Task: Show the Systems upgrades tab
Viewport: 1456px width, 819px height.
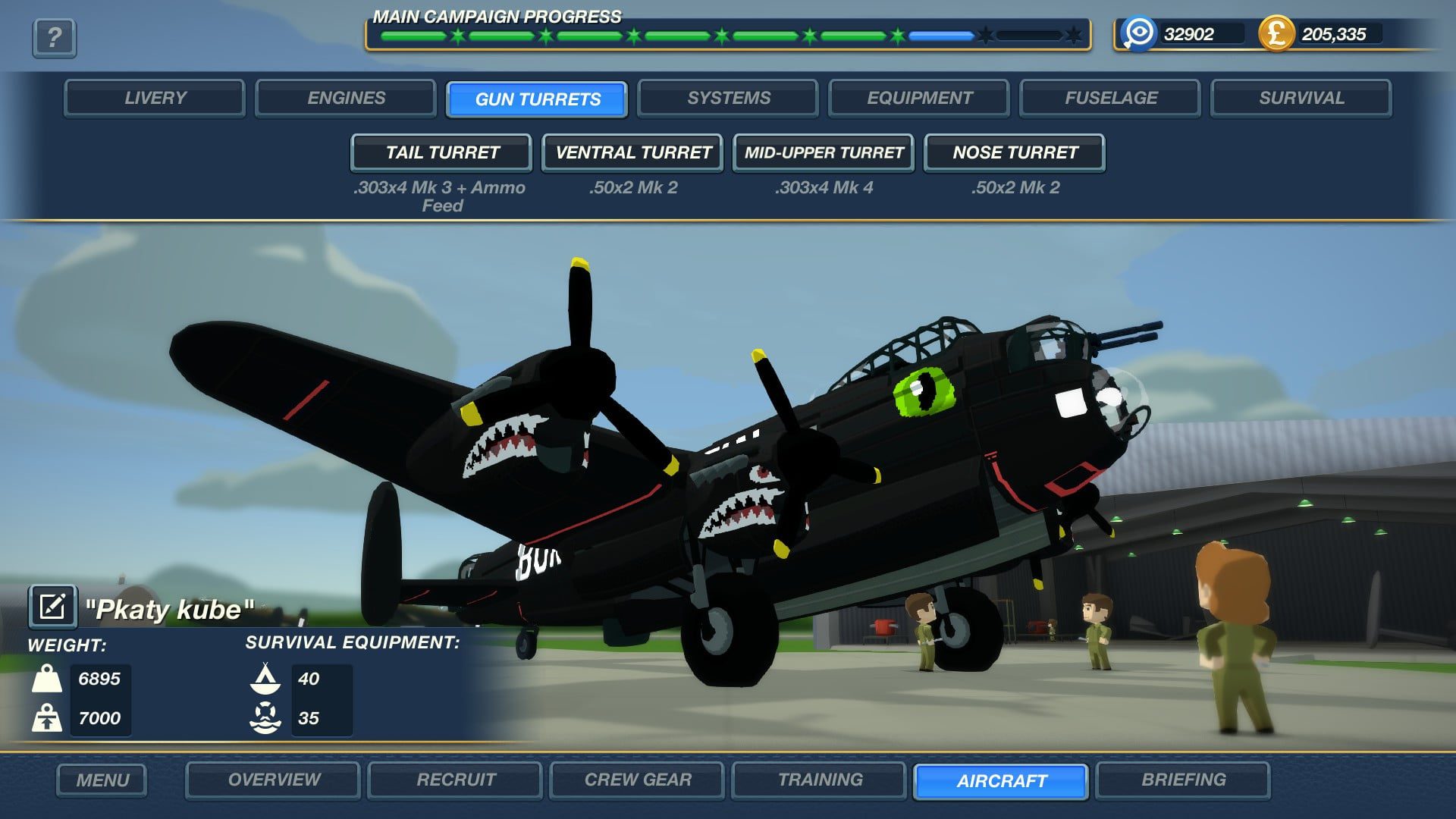Action: click(x=728, y=99)
